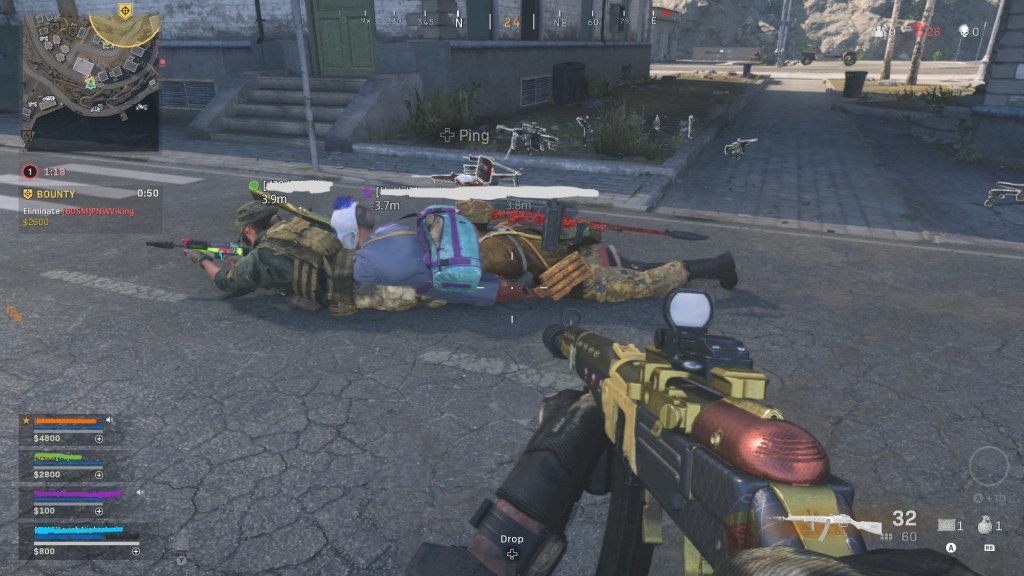Click the plus icon next to $4800
This screenshot has height=576, width=1024.
99,438
